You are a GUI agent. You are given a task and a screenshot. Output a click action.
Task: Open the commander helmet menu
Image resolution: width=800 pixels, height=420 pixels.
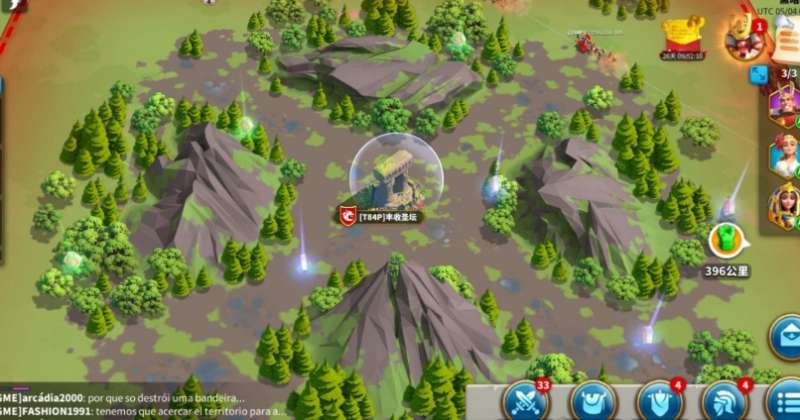(726, 400)
